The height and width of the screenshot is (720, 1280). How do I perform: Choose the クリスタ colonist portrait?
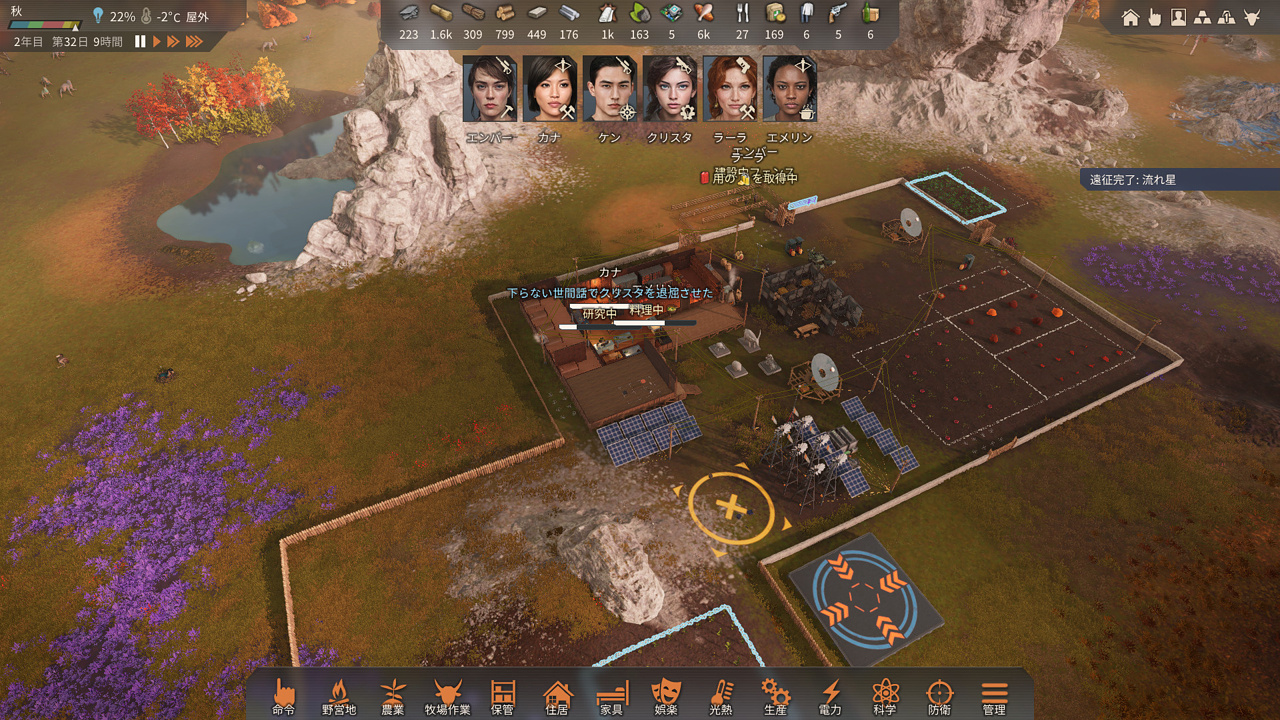670,90
